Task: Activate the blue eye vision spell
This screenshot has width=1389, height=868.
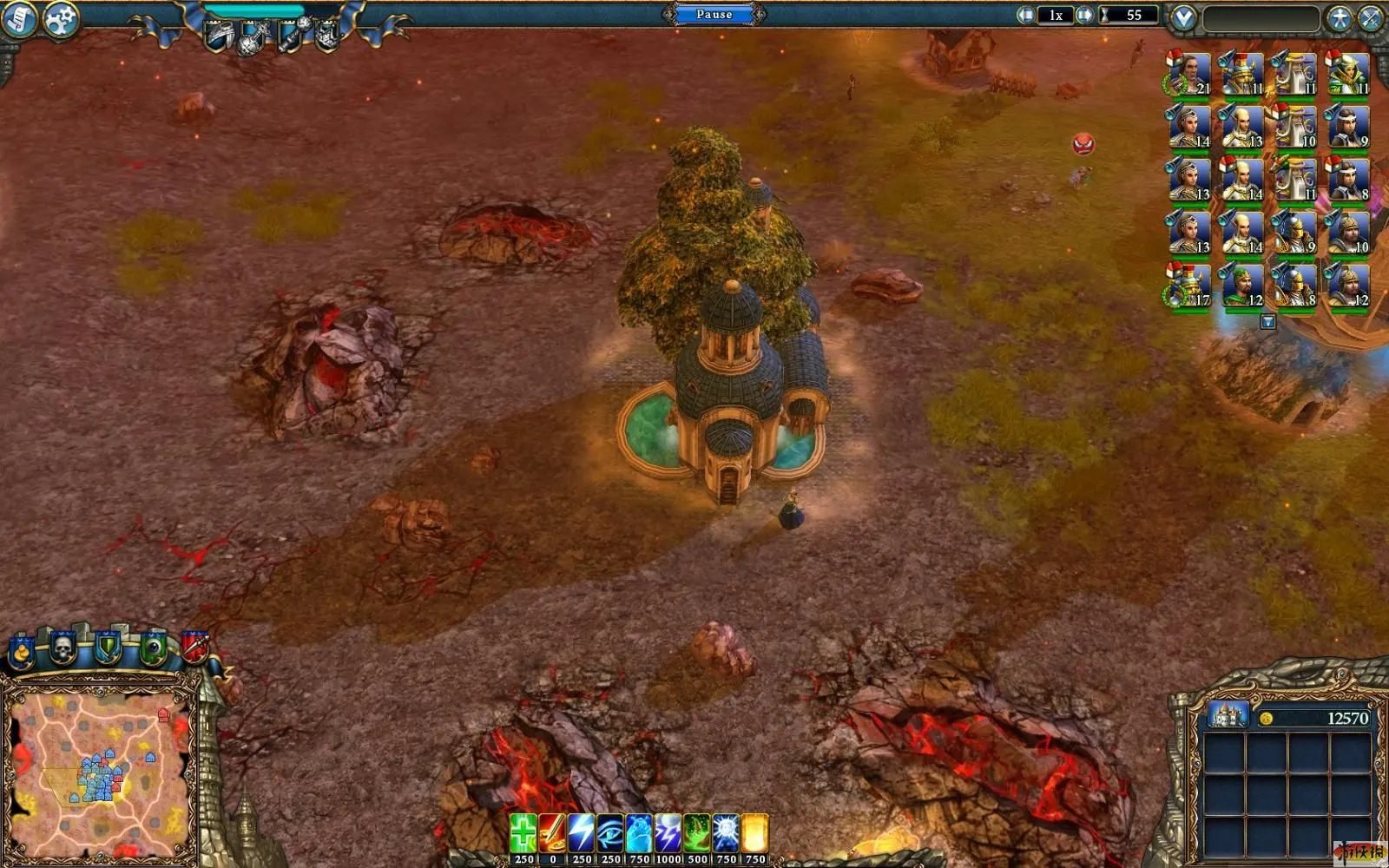Action: click(x=610, y=832)
